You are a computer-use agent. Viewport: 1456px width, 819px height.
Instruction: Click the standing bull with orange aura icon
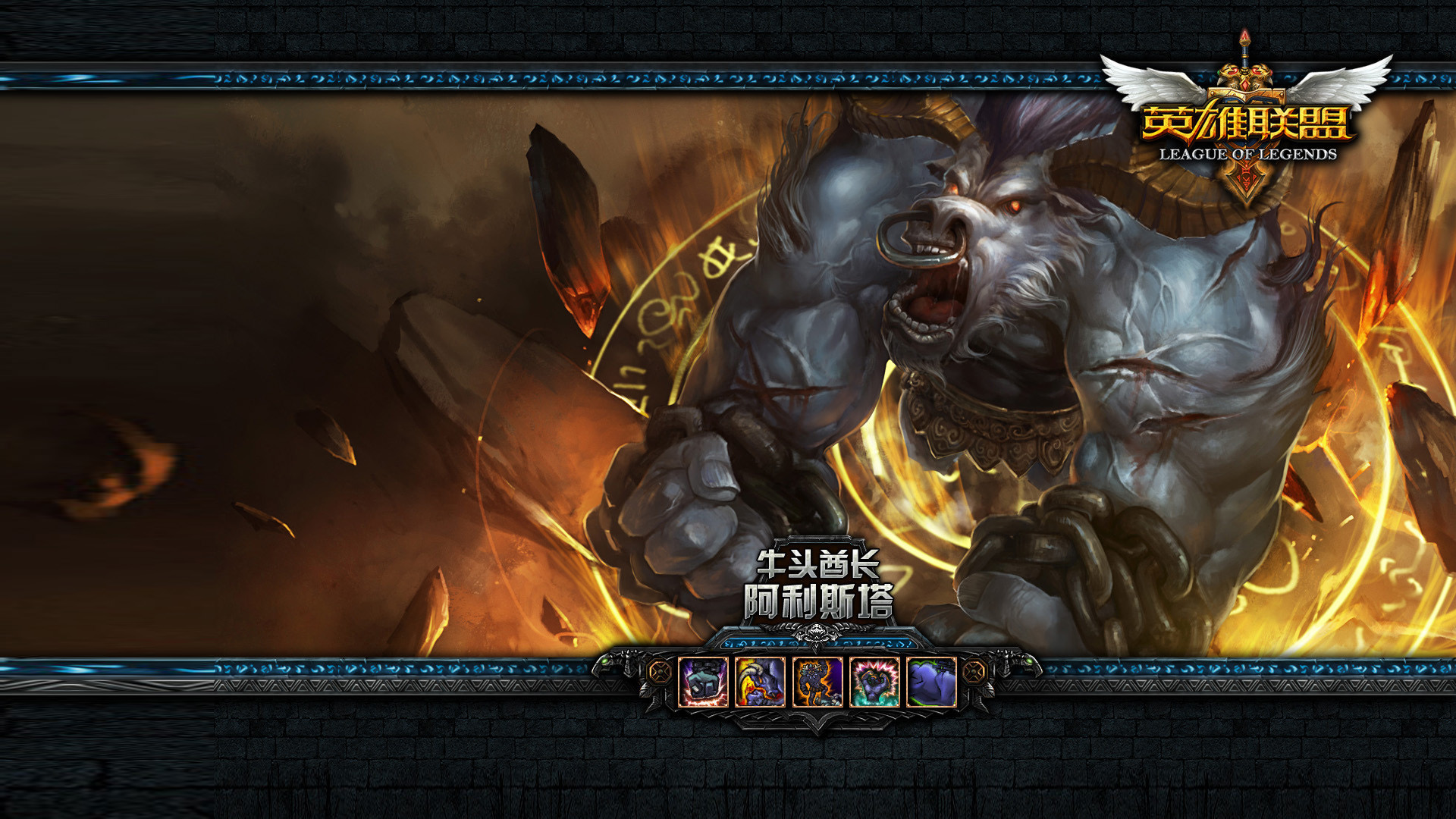[x=817, y=682]
